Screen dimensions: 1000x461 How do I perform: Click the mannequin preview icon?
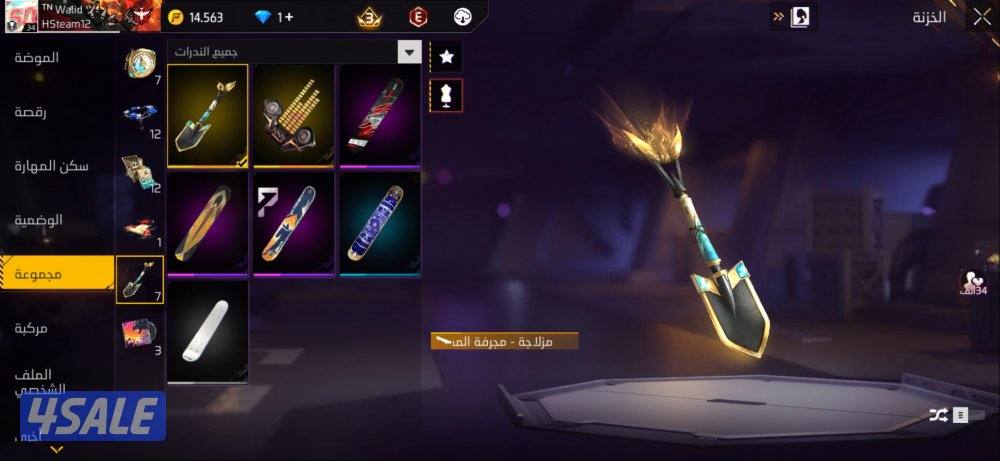[446, 94]
